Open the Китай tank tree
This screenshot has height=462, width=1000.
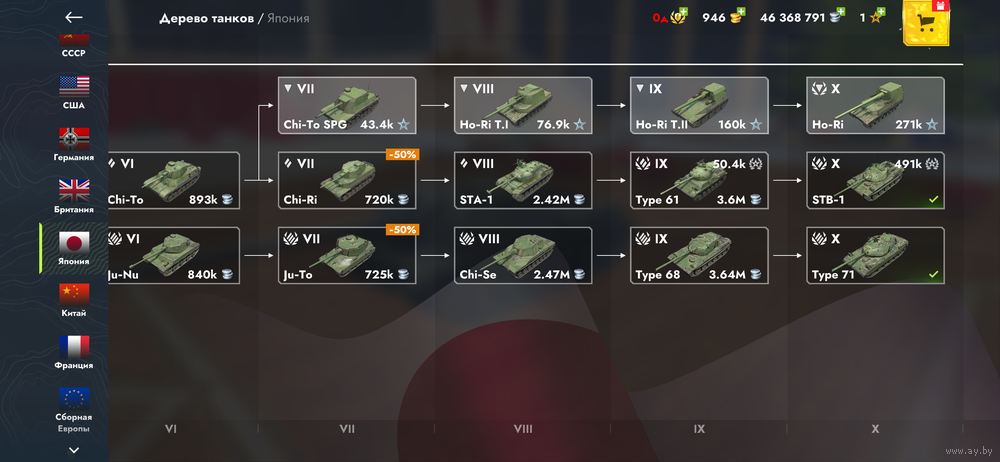pos(74,298)
